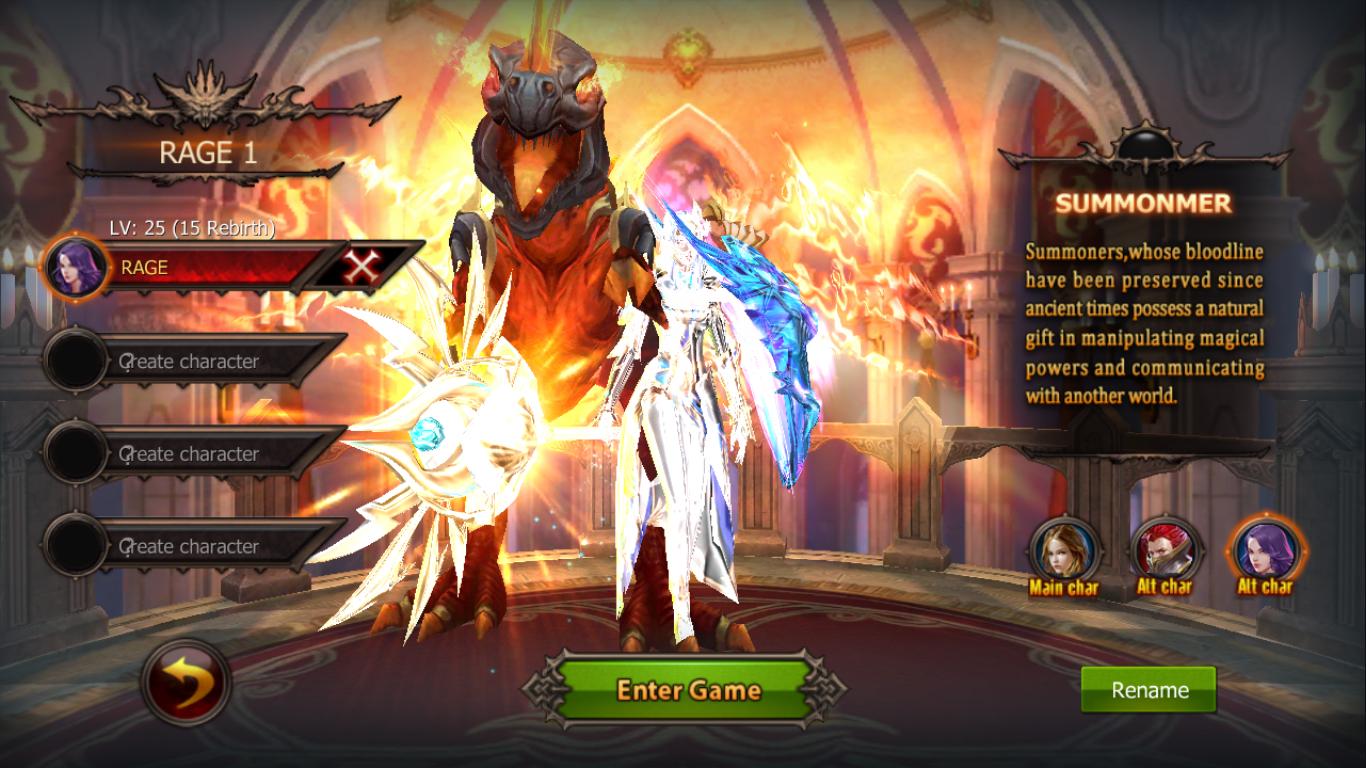Select the red-haired Alt char portrait
This screenshot has height=768, width=1366.
click(1163, 552)
